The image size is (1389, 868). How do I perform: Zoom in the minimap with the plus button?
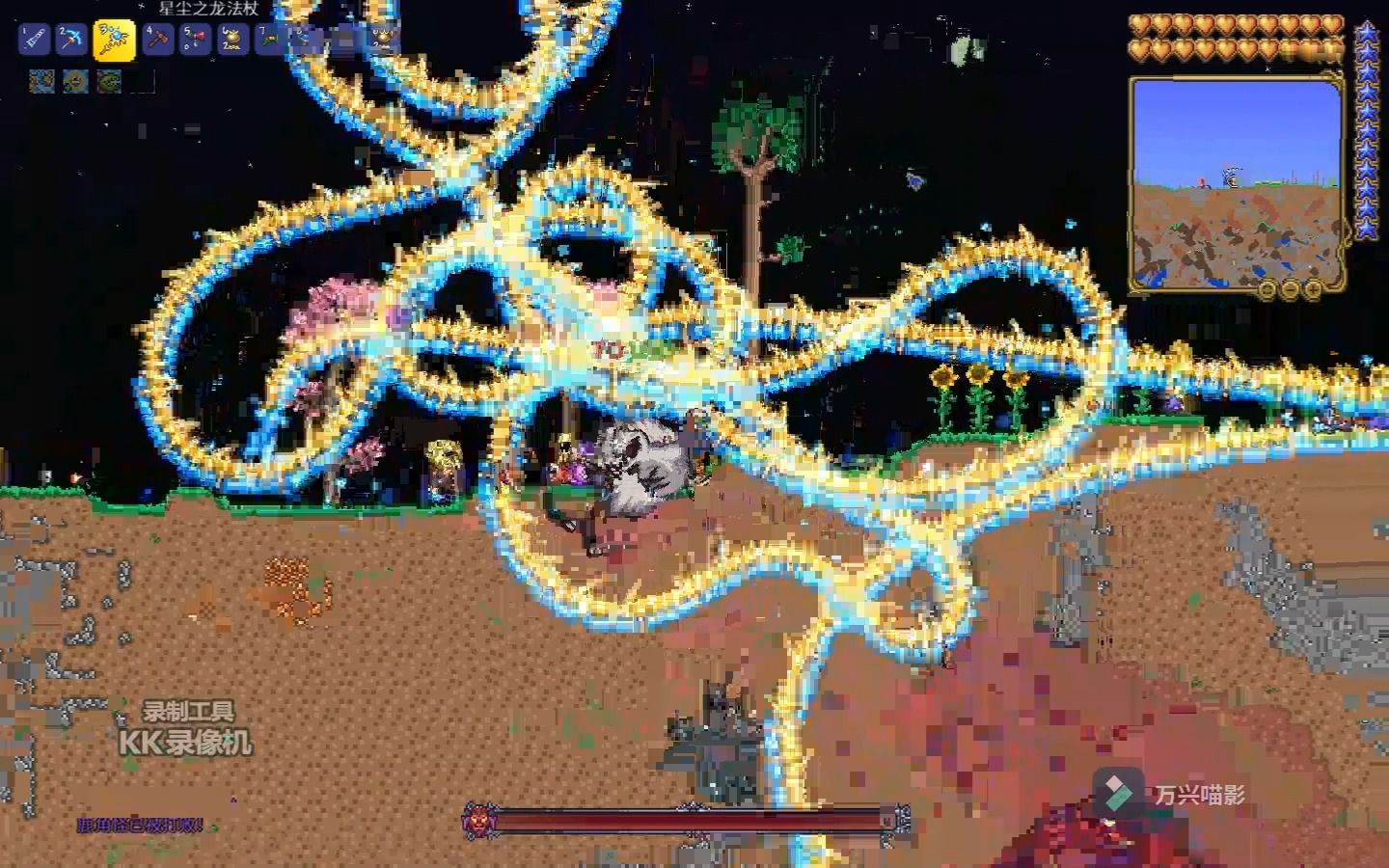click(x=1313, y=288)
